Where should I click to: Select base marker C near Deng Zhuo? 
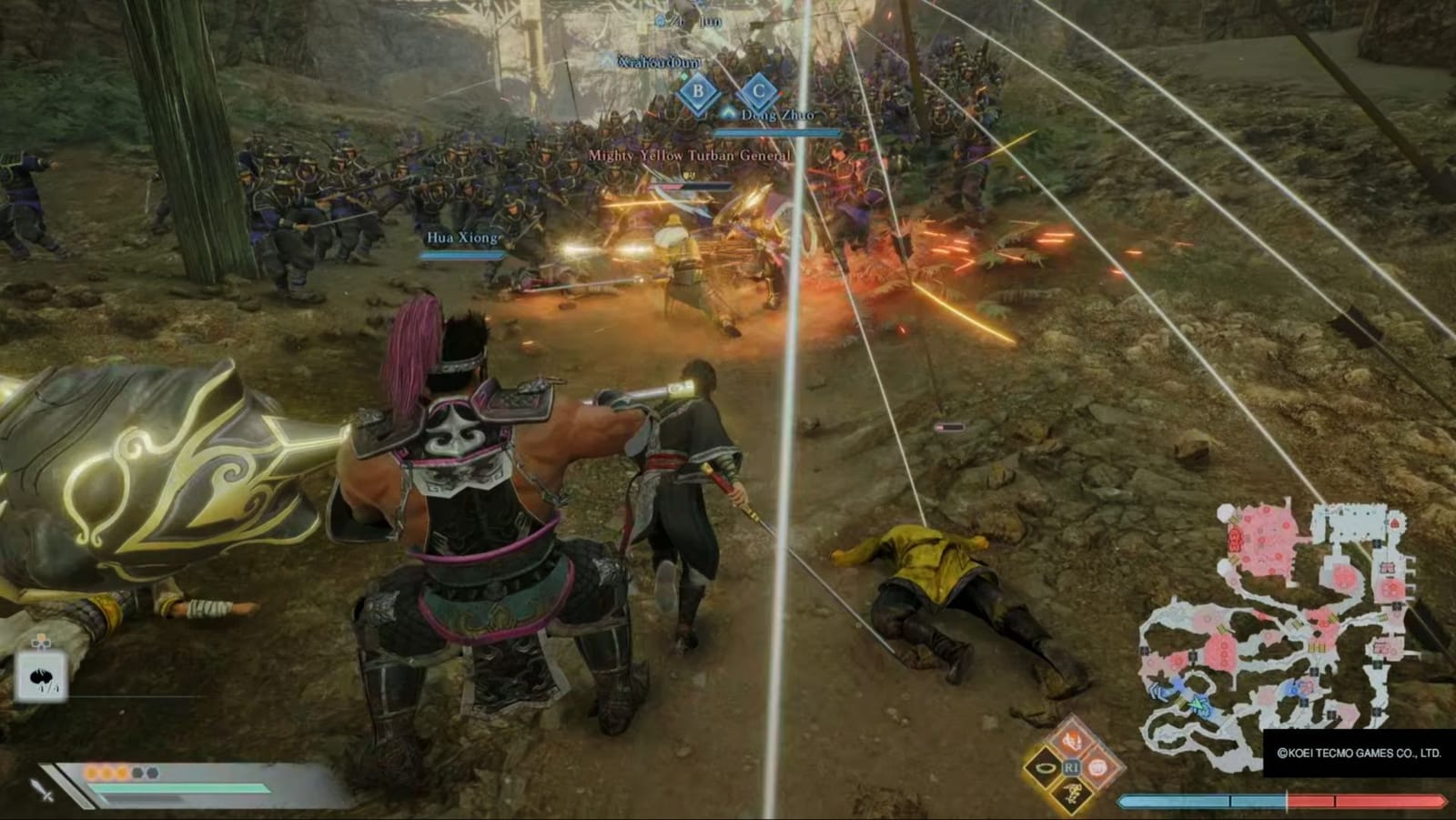(759, 88)
